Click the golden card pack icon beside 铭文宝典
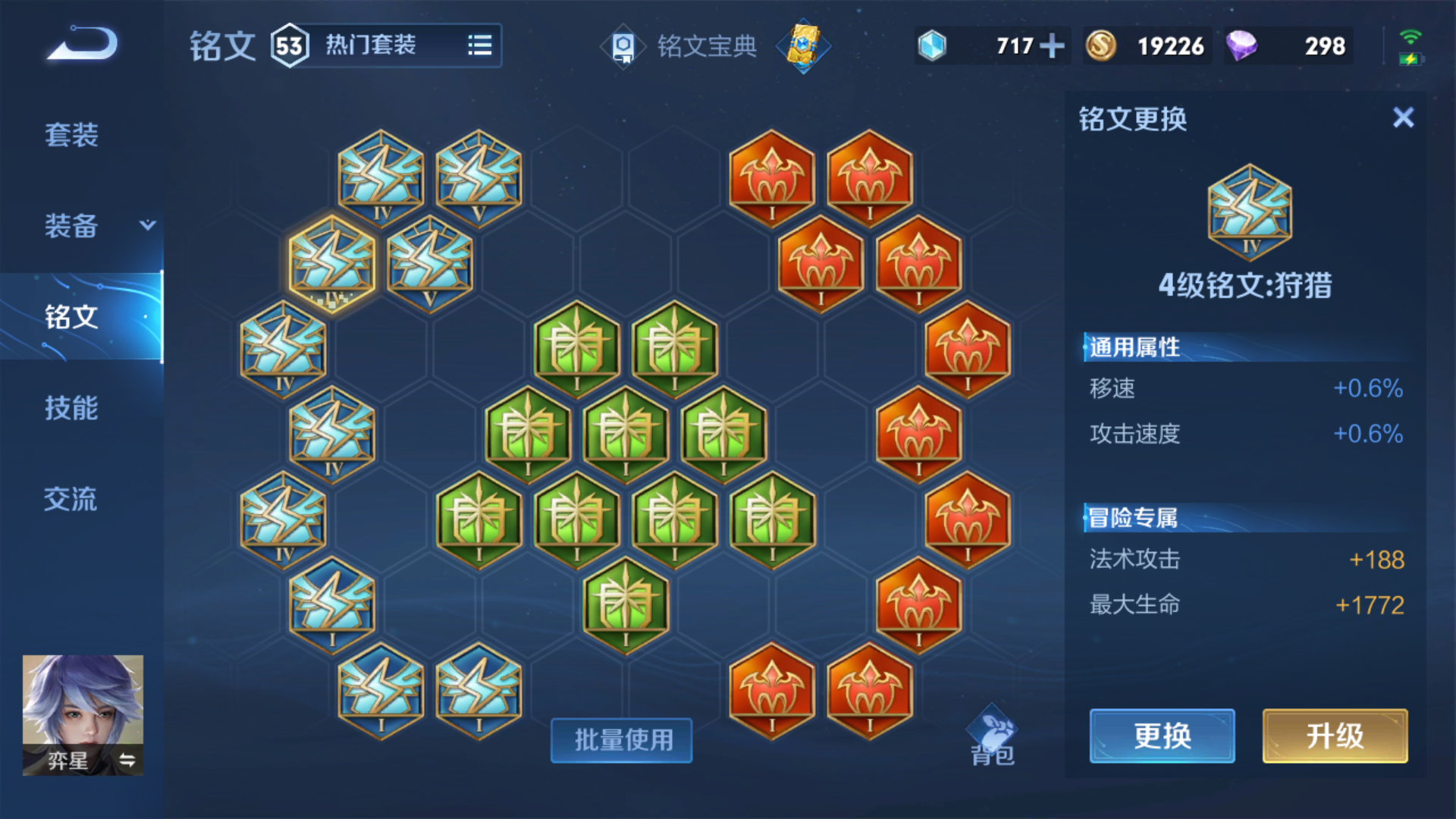Viewport: 1456px width, 819px height. (805, 45)
